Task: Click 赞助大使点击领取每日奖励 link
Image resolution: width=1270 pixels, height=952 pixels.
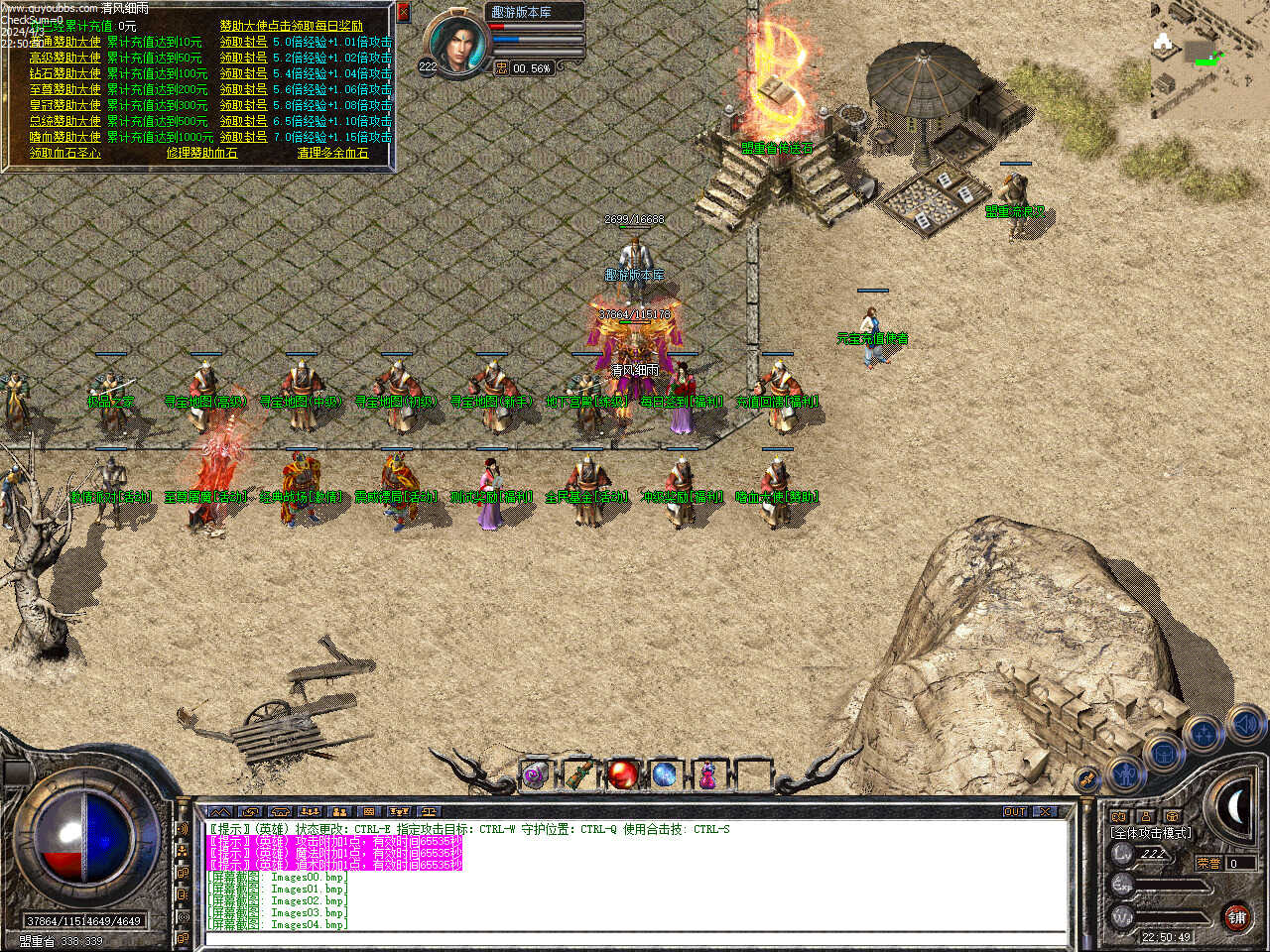Action: point(291,26)
